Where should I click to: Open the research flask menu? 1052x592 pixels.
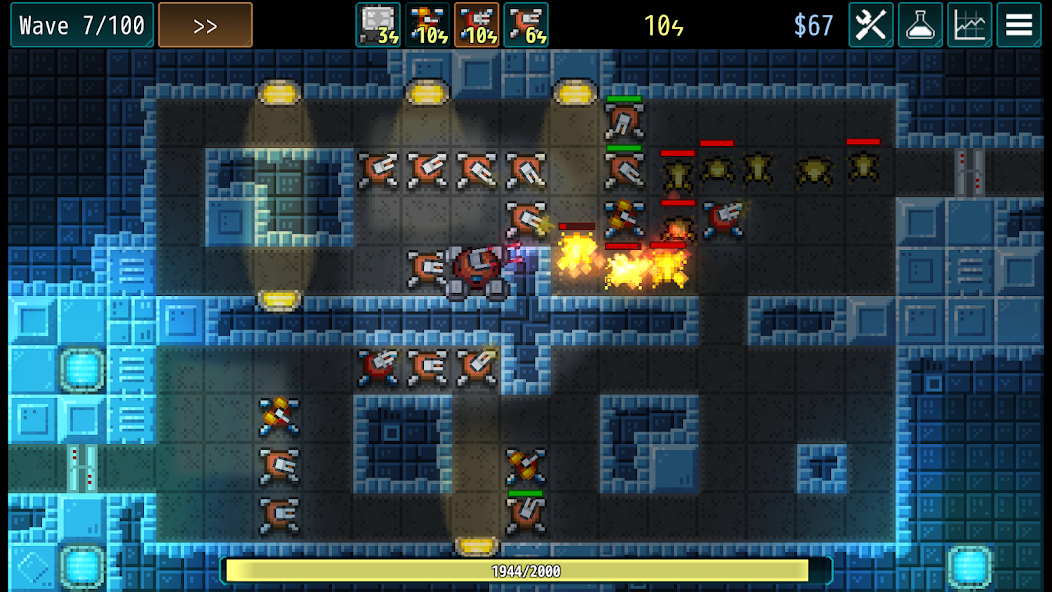(x=920, y=25)
